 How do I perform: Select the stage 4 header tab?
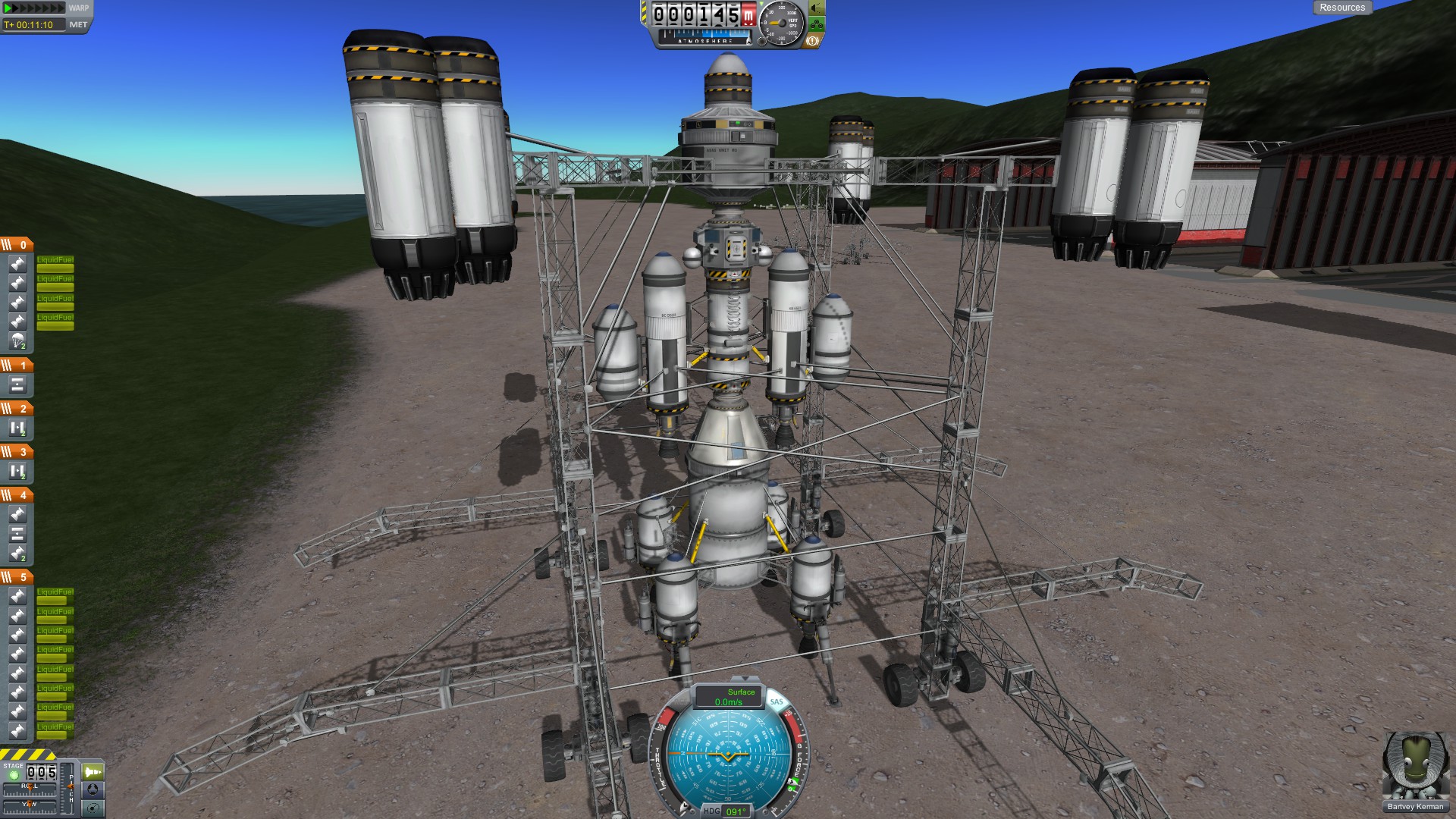coord(17,495)
